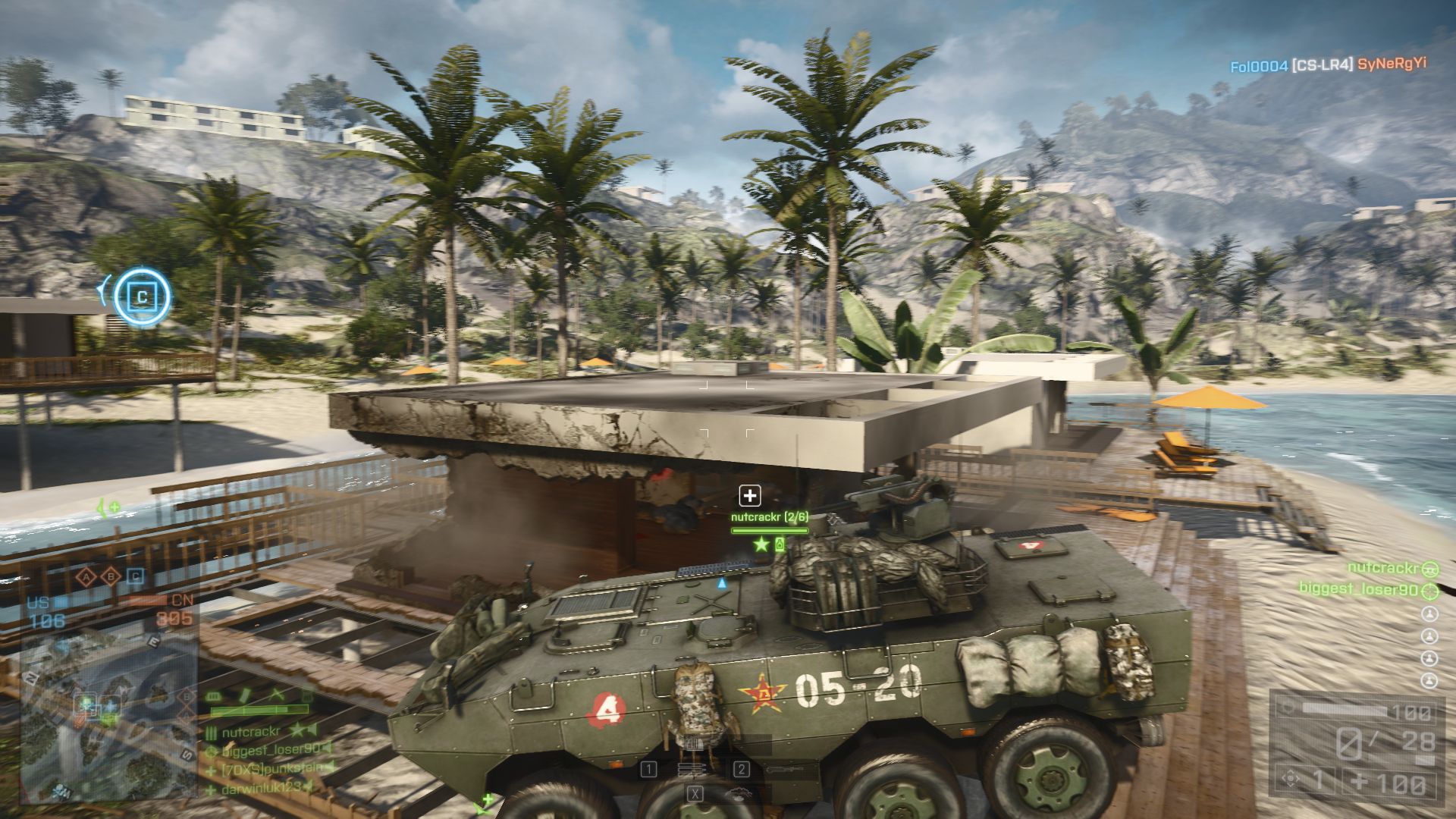Click the medic cross icon above nutcrackr
This screenshot has width=1456, height=819.
[x=750, y=496]
